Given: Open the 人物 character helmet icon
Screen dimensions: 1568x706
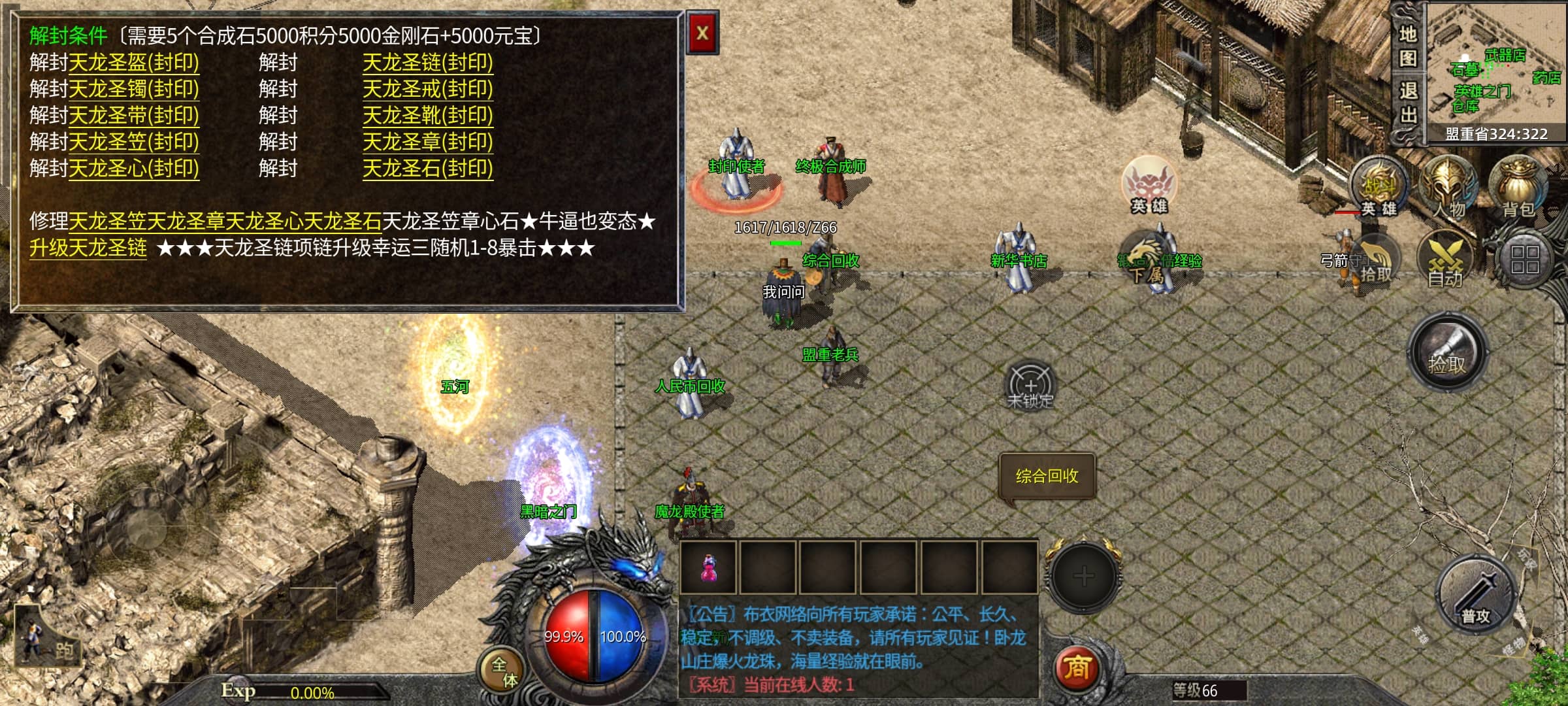Looking at the screenshot, I should [1448, 186].
